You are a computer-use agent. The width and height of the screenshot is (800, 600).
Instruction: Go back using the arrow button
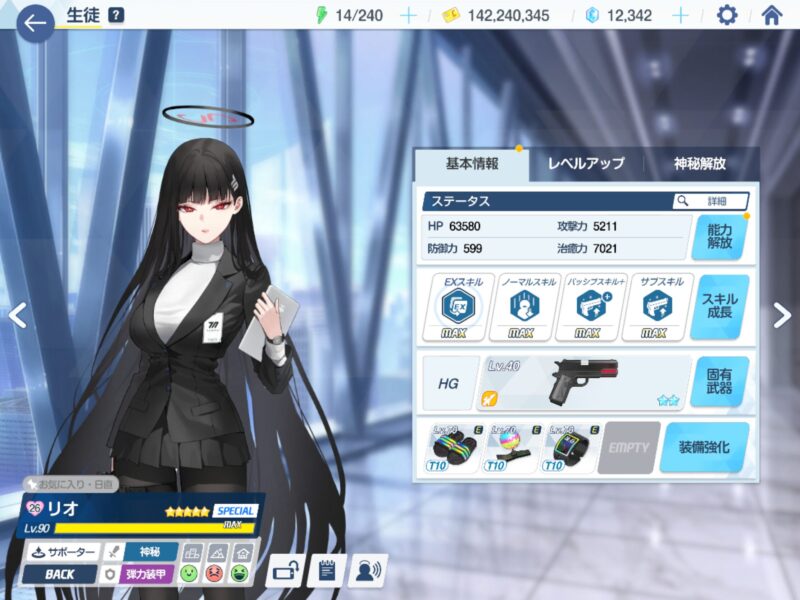[x=36, y=22]
